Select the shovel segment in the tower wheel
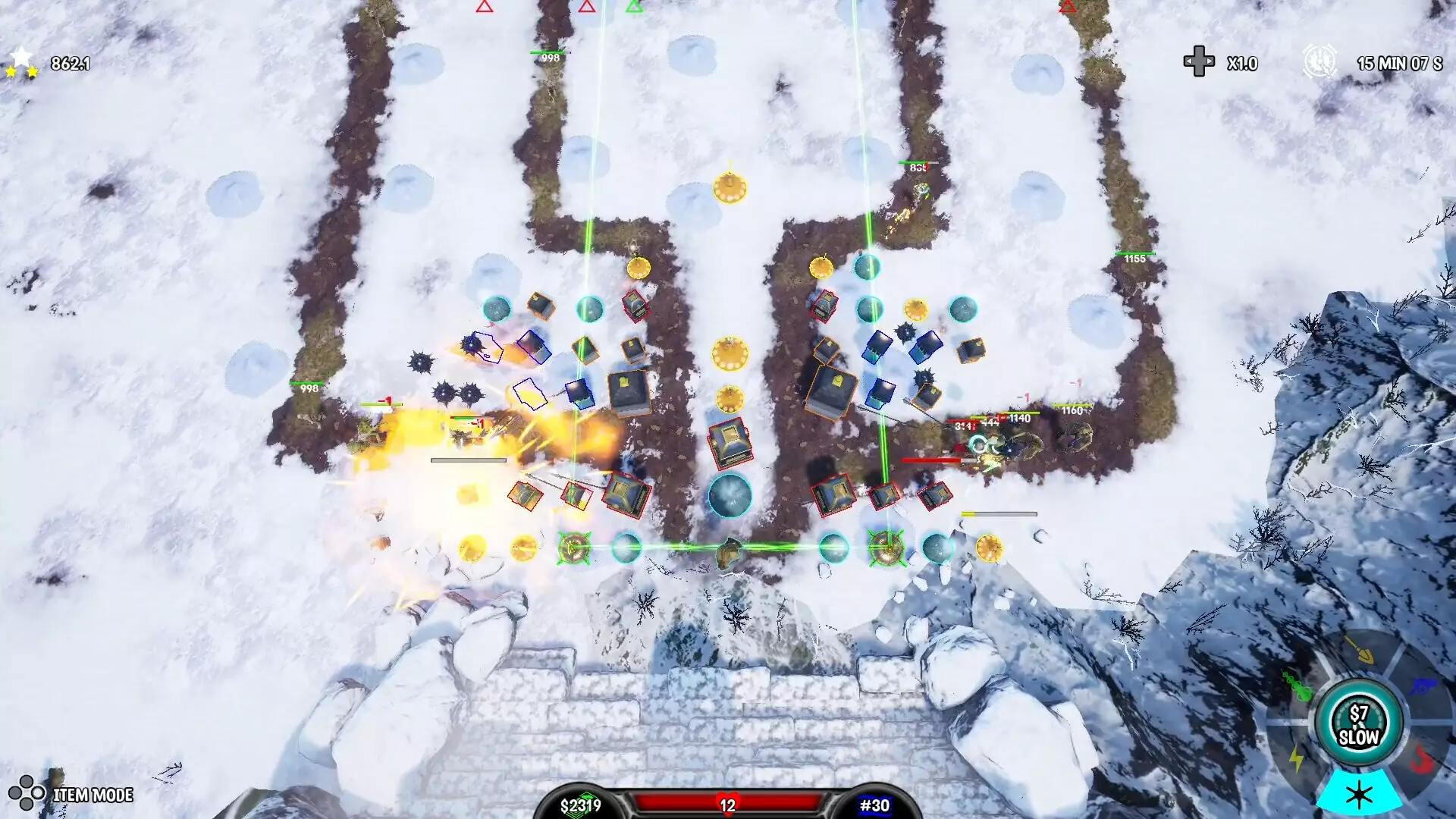Image resolution: width=1456 pixels, height=819 pixels. (x=1359, y=650)
